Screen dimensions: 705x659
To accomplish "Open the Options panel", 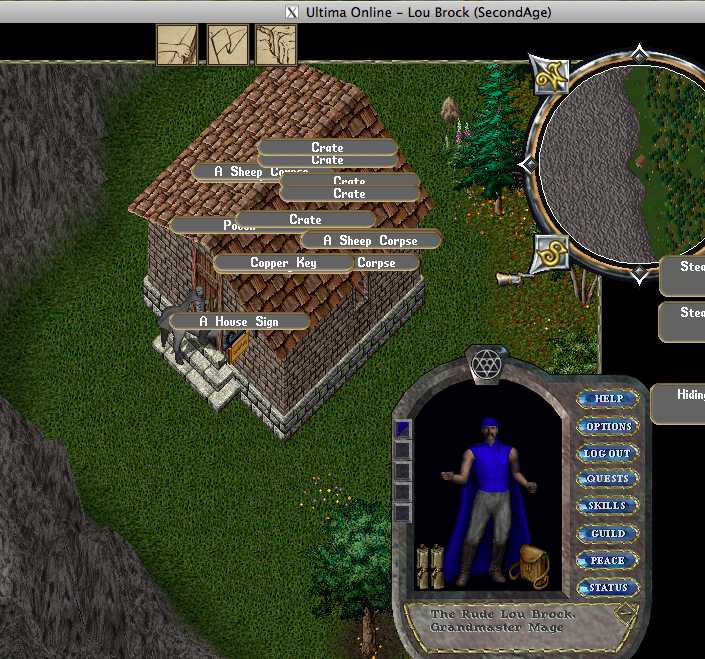I will pos(609,426).
